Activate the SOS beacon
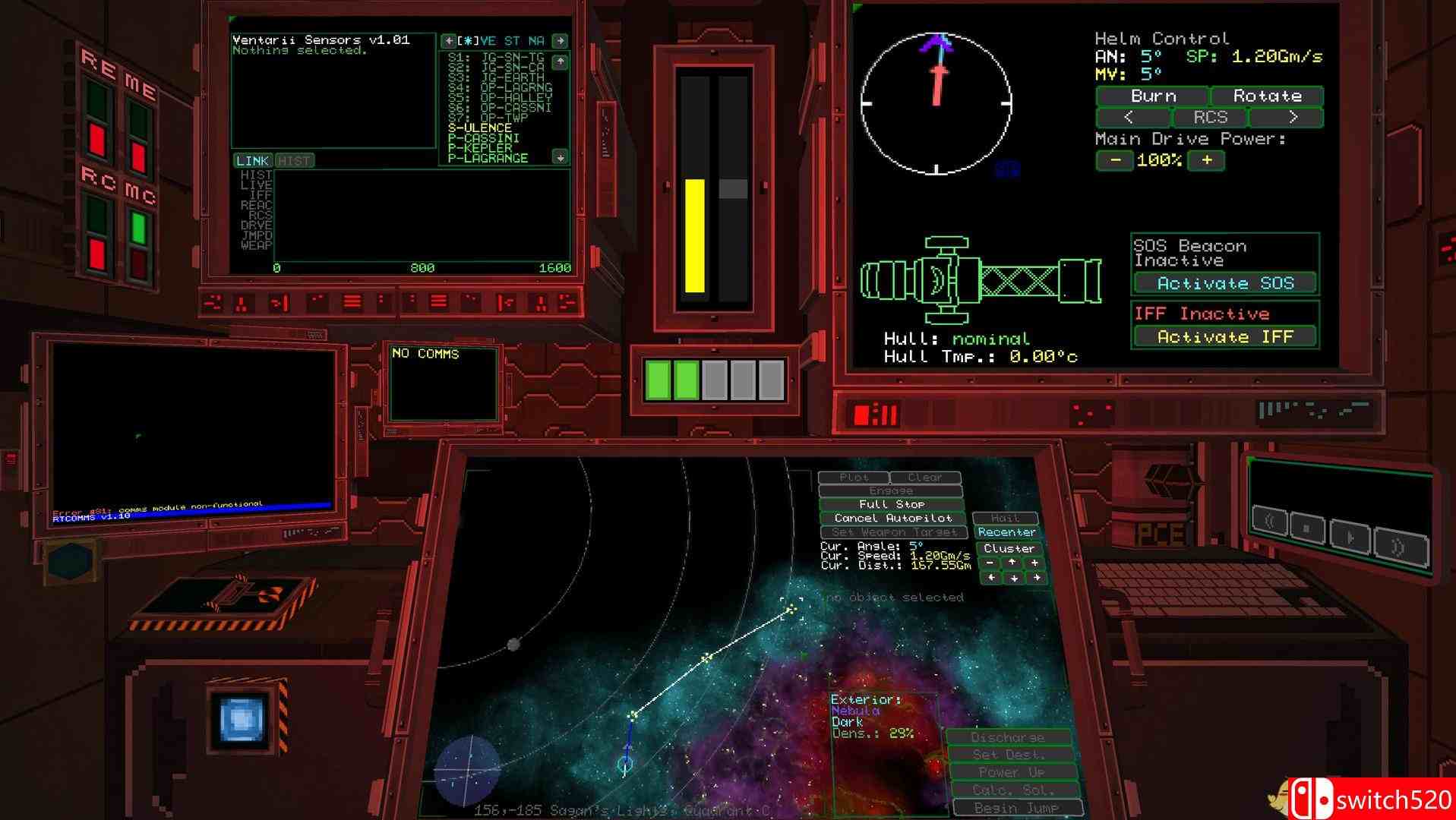 [x=1225, y=282]
